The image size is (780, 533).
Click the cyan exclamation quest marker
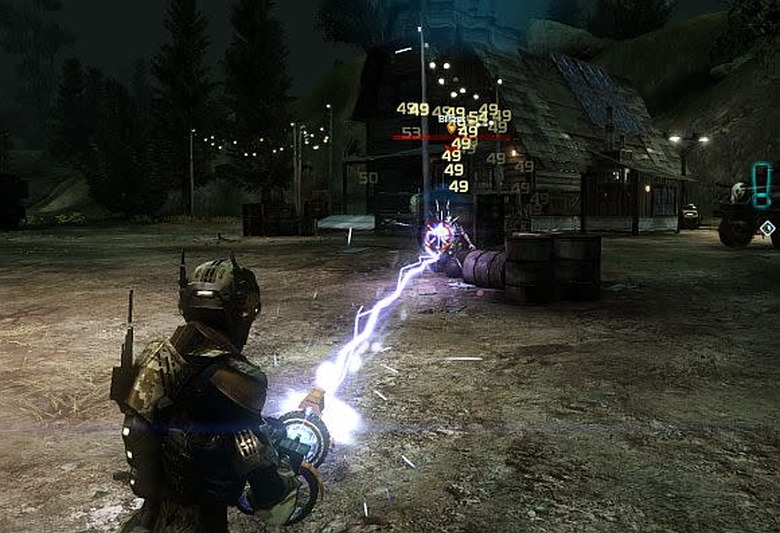761,186
